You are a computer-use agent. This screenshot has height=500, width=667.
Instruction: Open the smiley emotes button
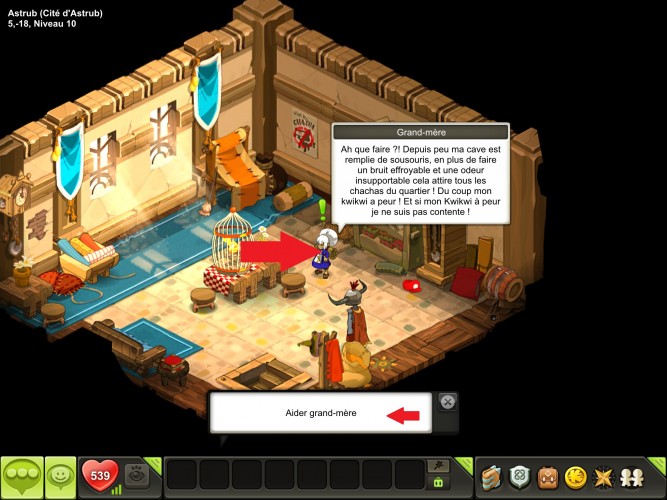(x=61, y=476)
